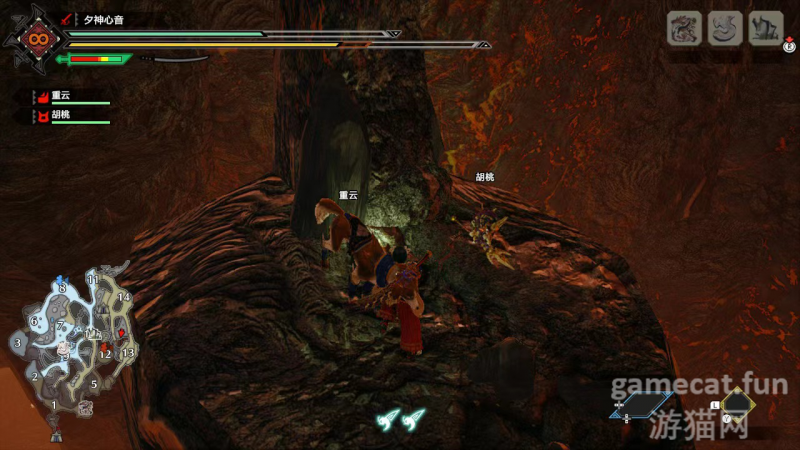Select the camp tent marker on the minimap

click(x=56, y=435)
